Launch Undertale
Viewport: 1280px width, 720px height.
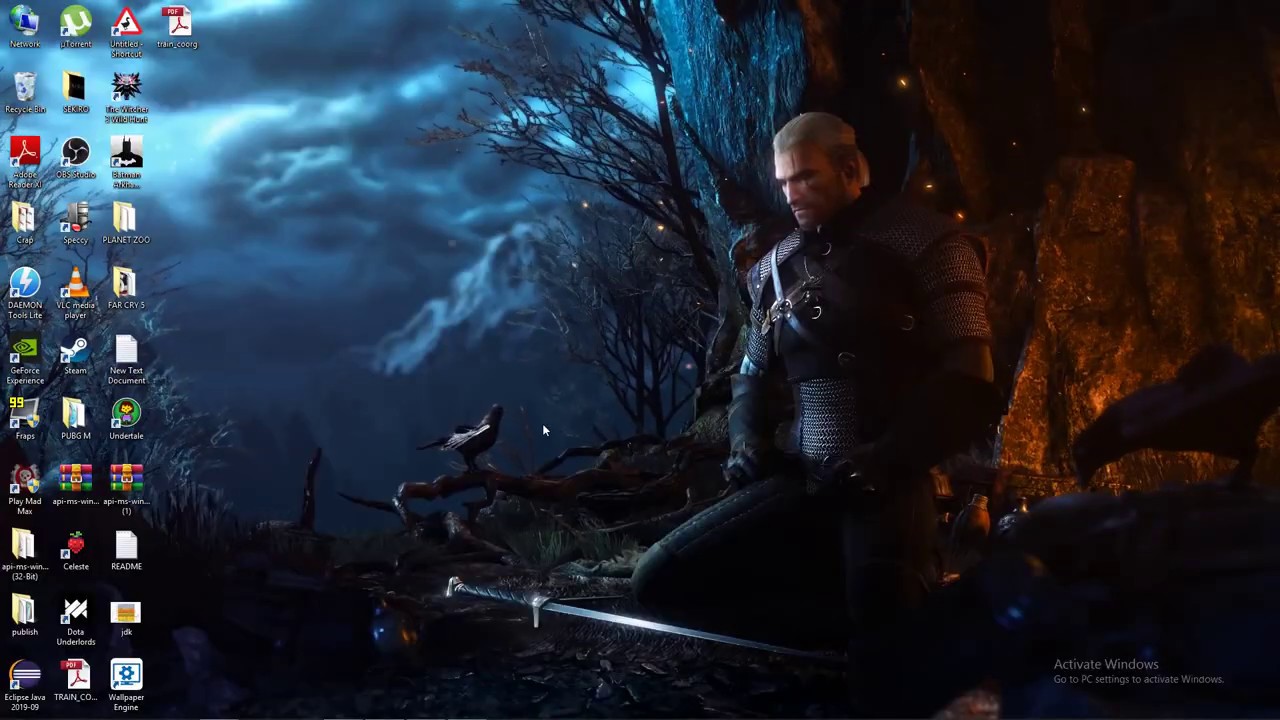click(x=126, y=420)
